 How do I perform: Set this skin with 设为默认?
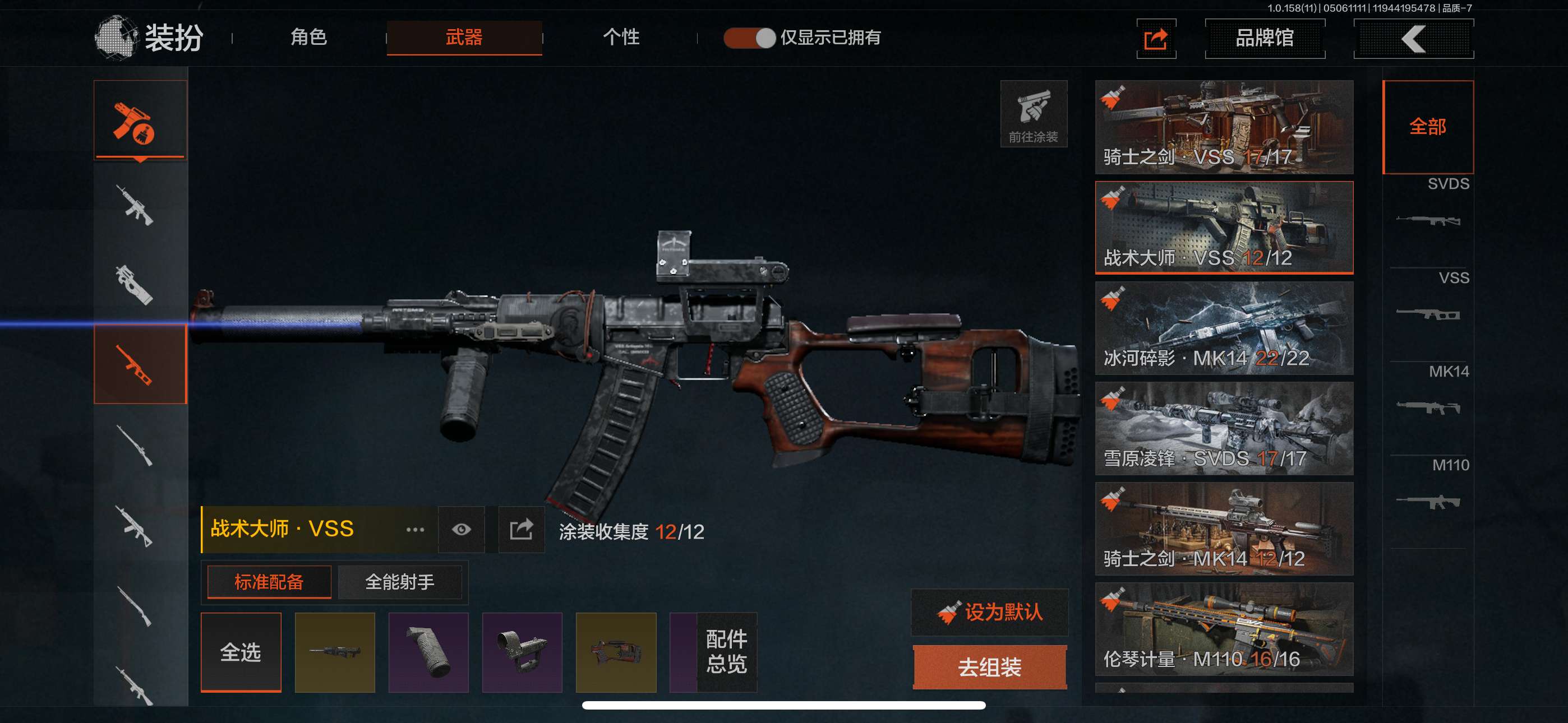(x=990, y=611)
